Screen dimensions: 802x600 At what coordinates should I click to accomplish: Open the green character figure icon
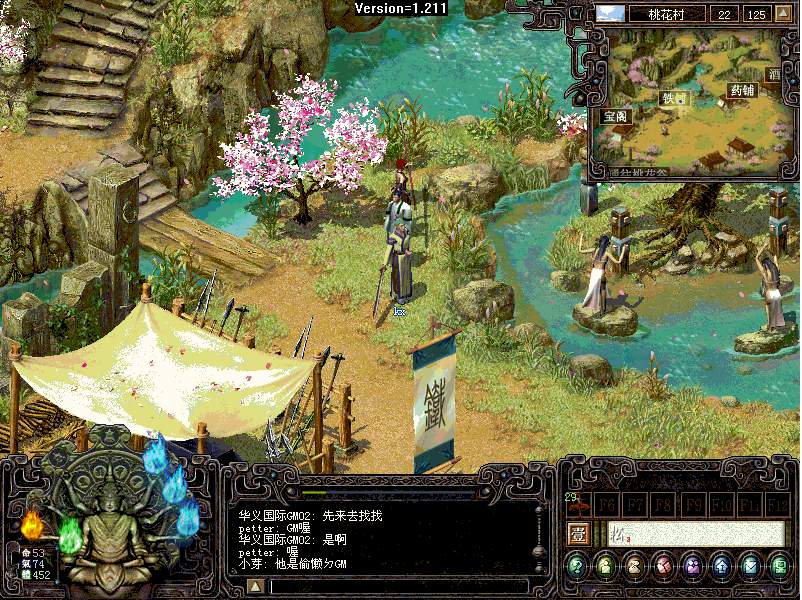click(x=606, y=567)
